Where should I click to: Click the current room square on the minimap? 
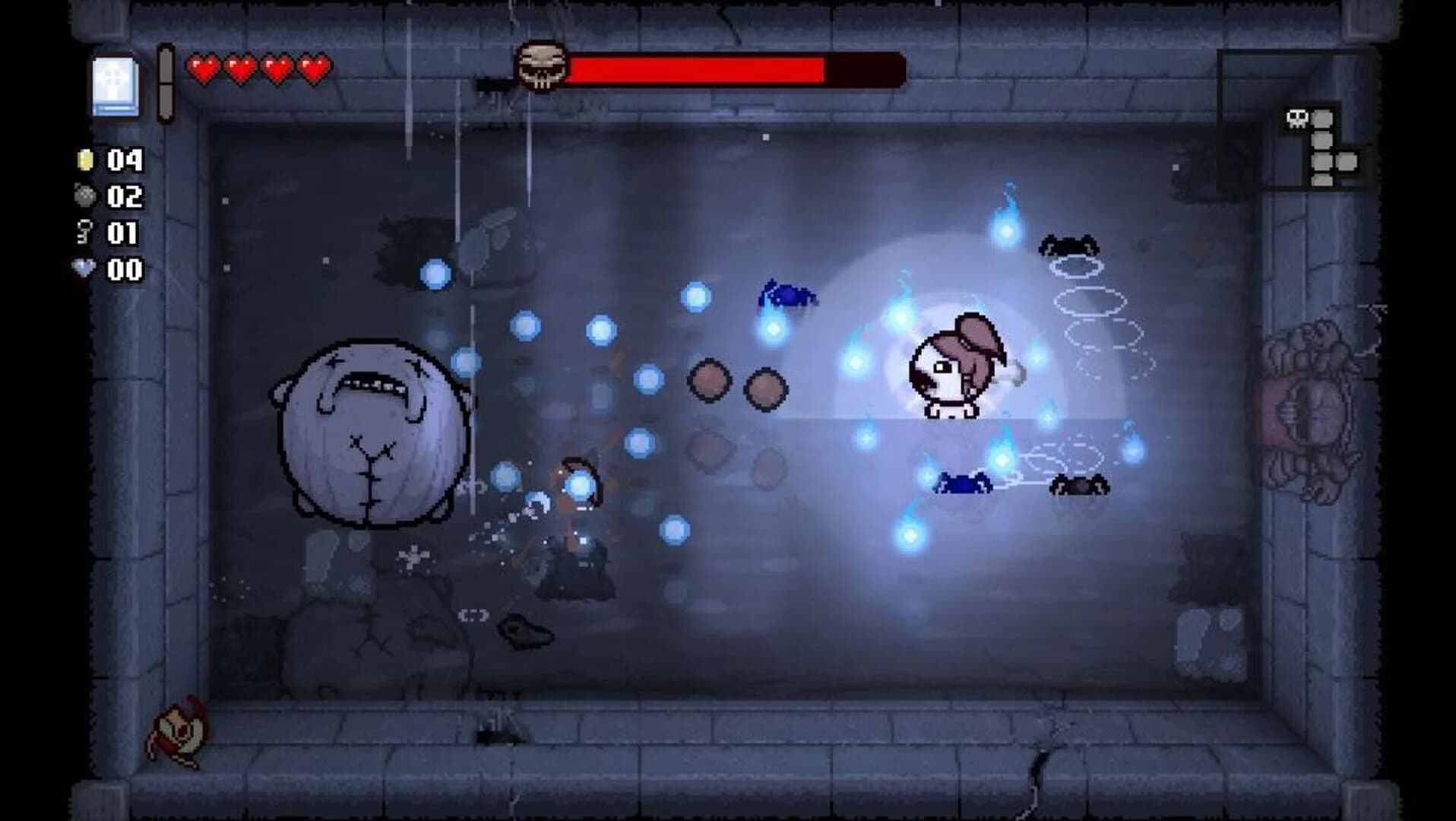(x=1321, y=119)
